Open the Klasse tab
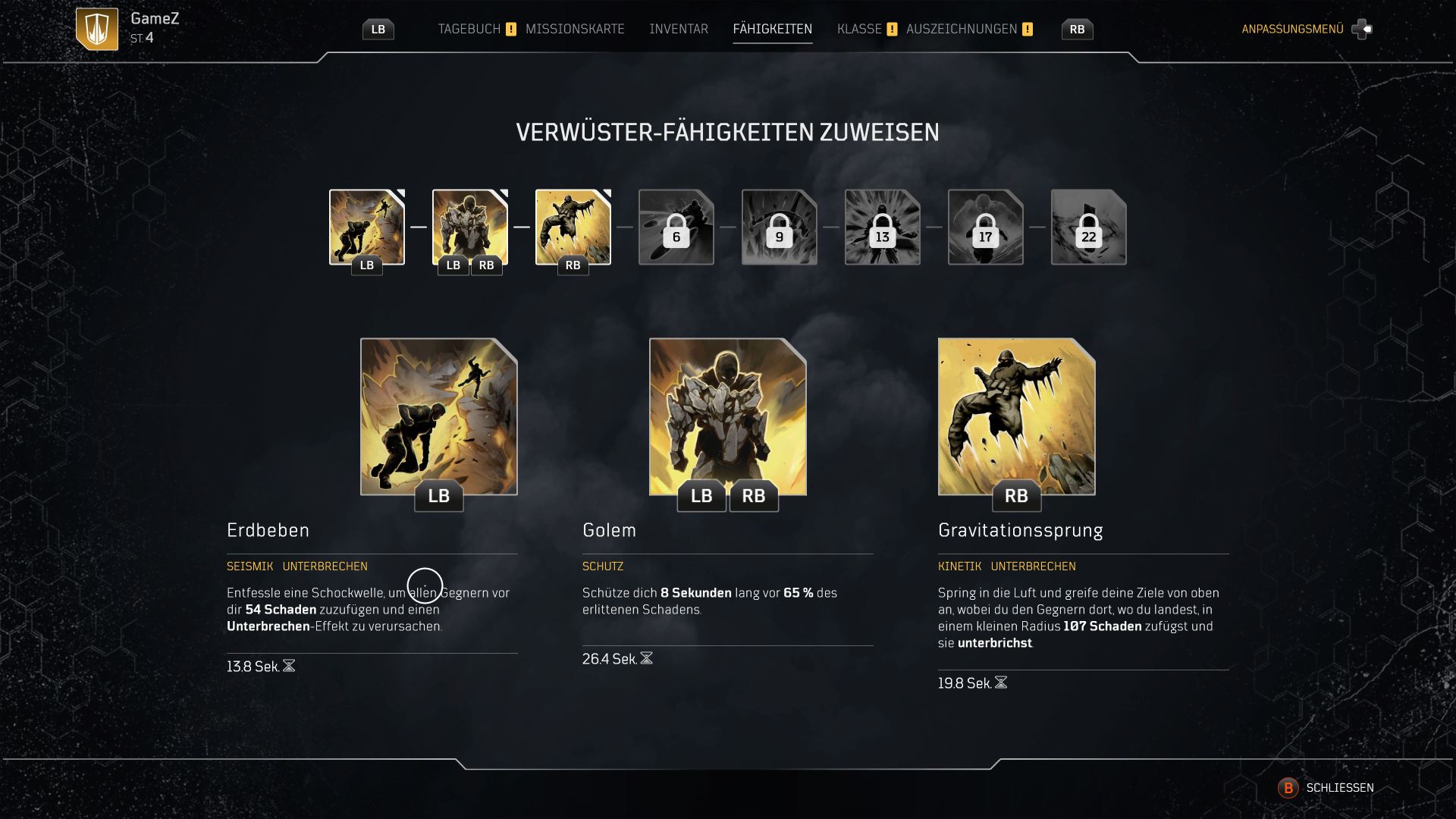Screen dimensions: 1456x819 (x=859, y=29)
